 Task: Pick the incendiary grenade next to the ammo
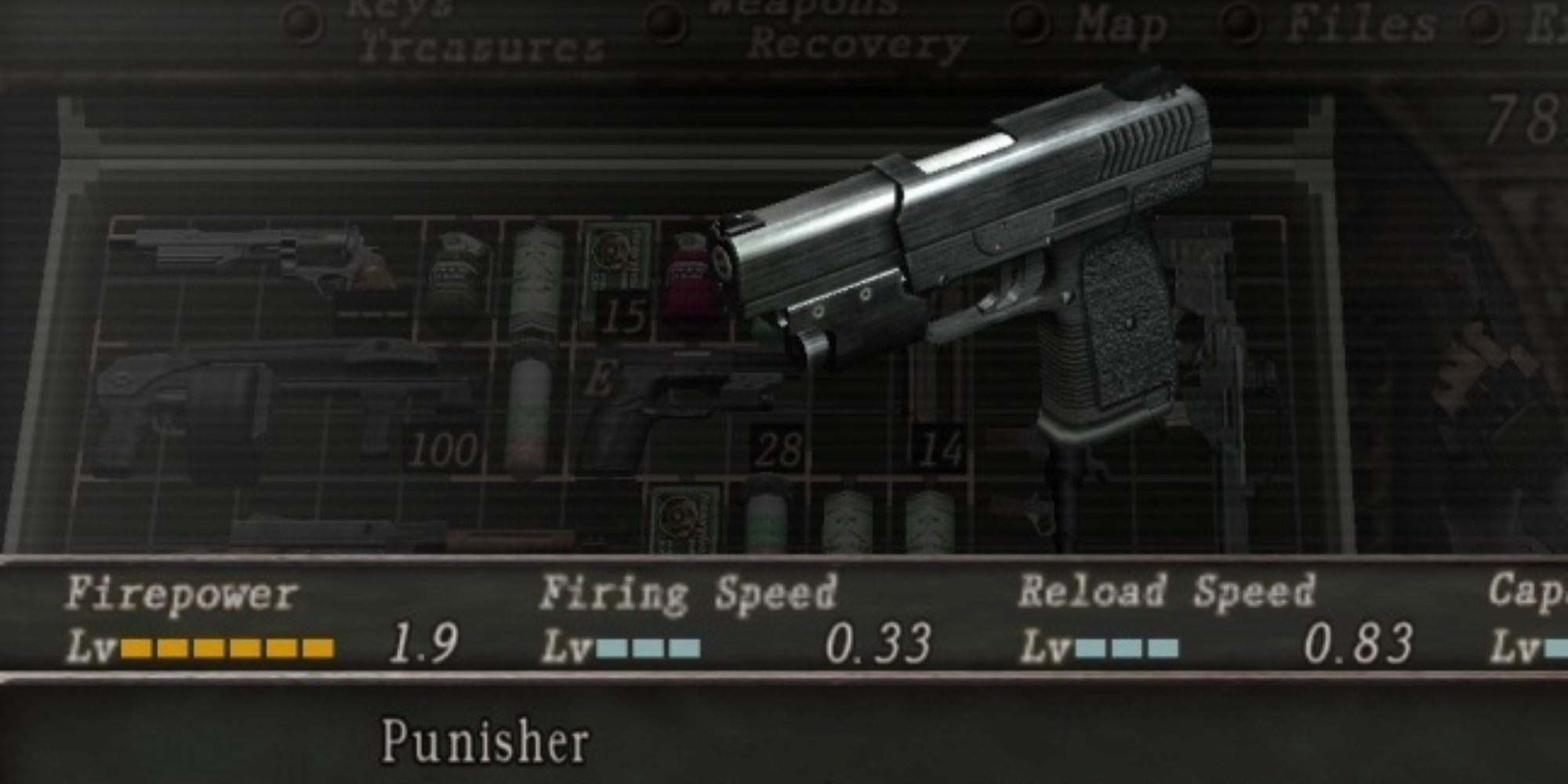coord(690,274)
